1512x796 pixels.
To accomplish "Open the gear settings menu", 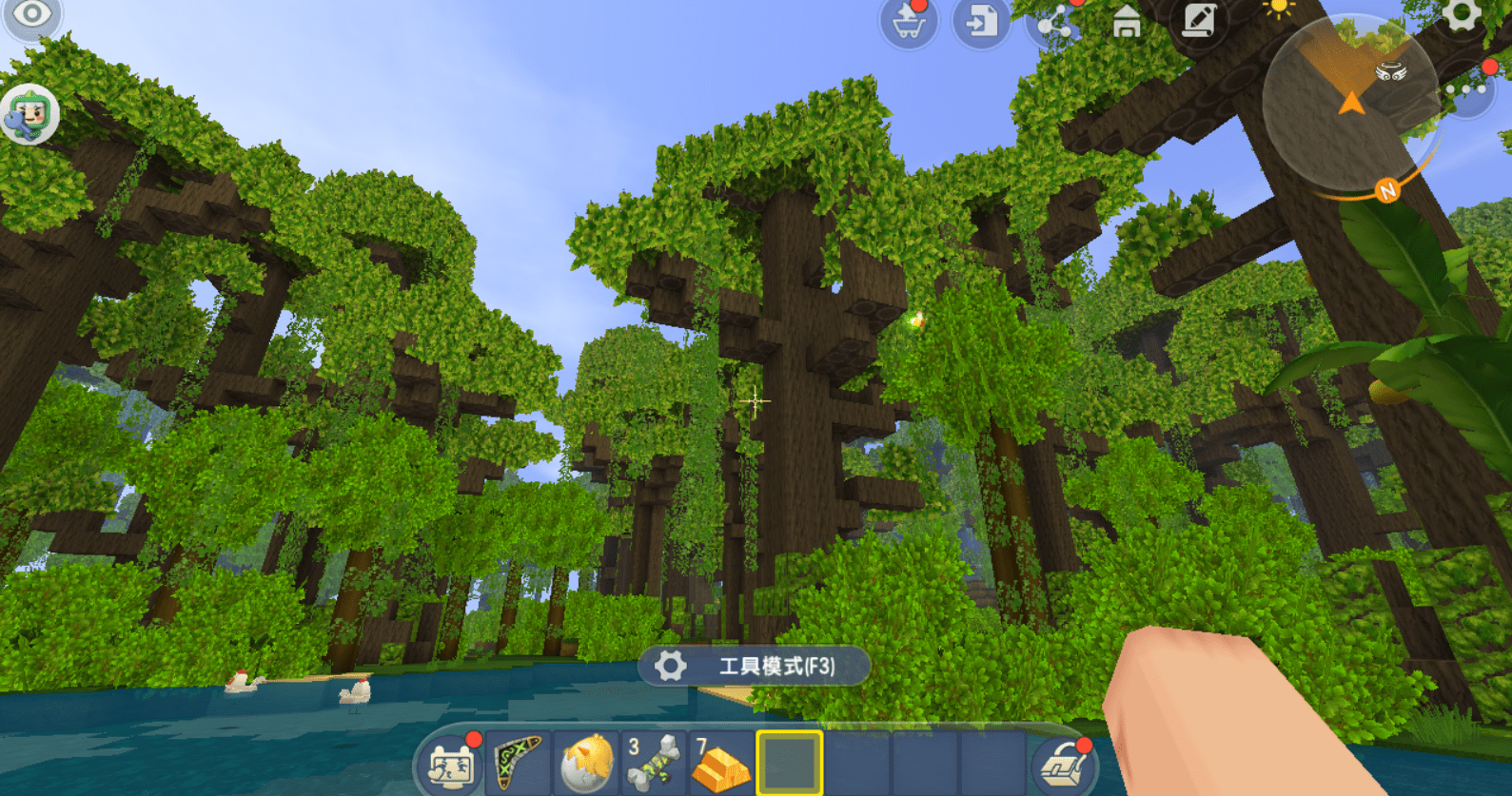I will click(1461, 16).
